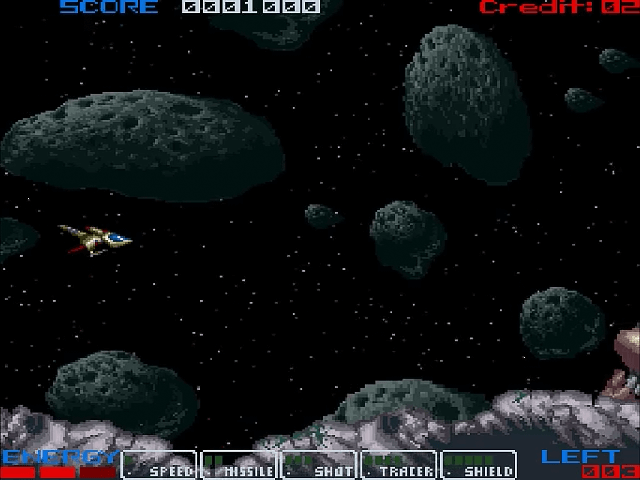
Task: Enable the SHIELD power-up slot
Action: tap(478, 465)
